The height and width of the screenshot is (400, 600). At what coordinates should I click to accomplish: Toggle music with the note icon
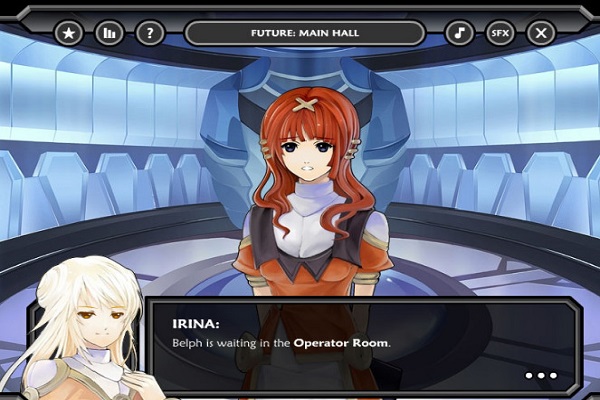pos(459,33)
